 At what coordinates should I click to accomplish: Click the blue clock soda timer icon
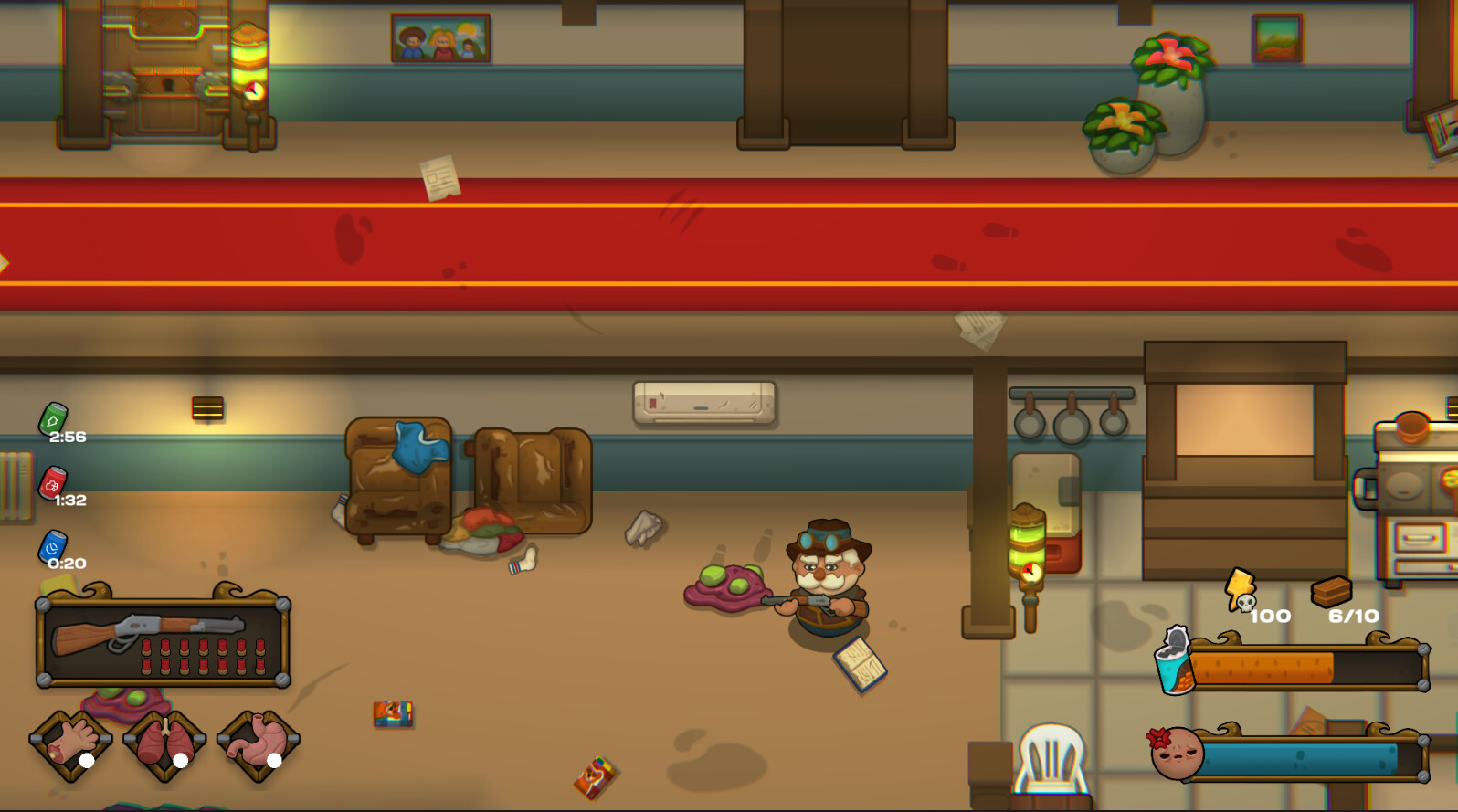(x=52, y=545)
